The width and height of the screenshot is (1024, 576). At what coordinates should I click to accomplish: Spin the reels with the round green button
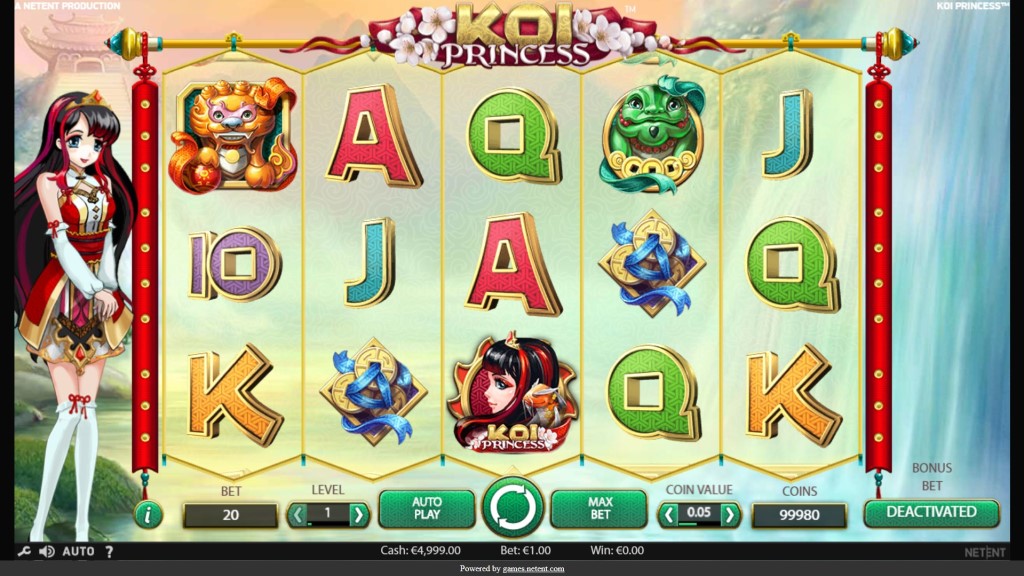click(513, 508)
